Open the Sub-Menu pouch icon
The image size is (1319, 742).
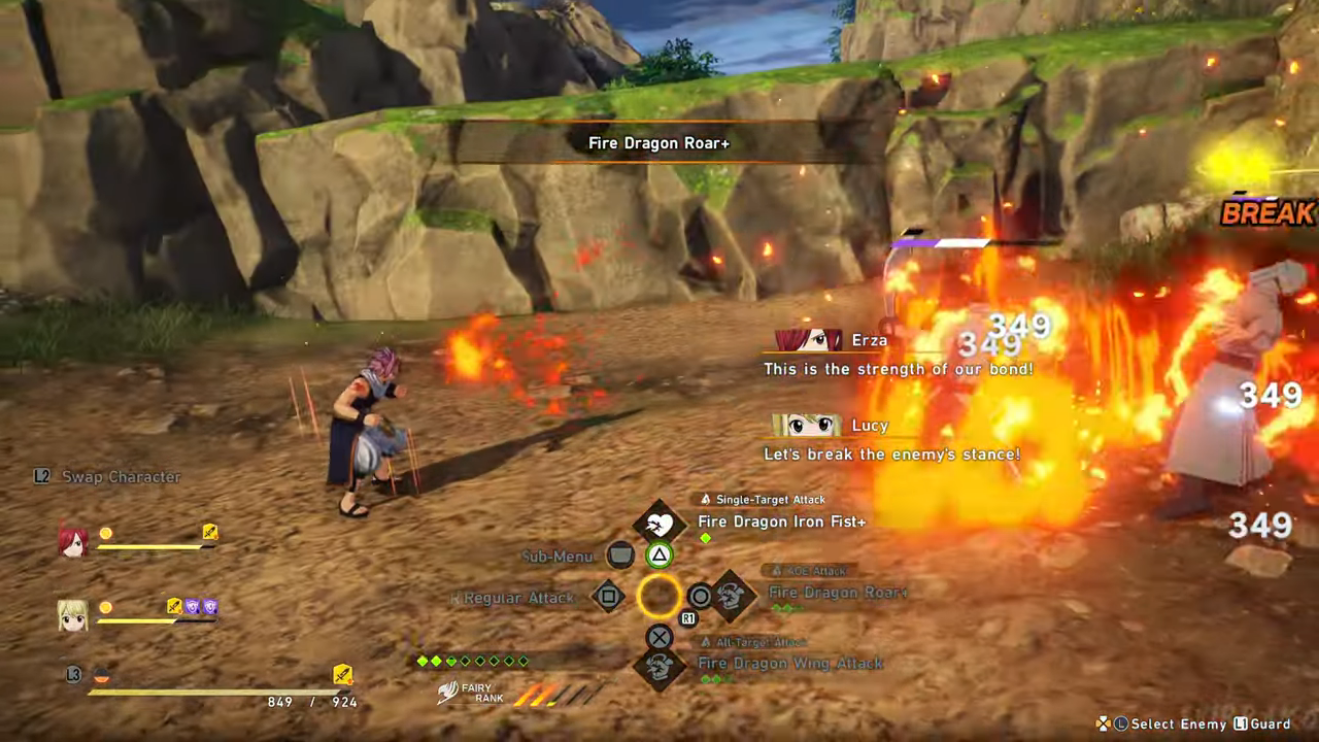coord(620,555)
